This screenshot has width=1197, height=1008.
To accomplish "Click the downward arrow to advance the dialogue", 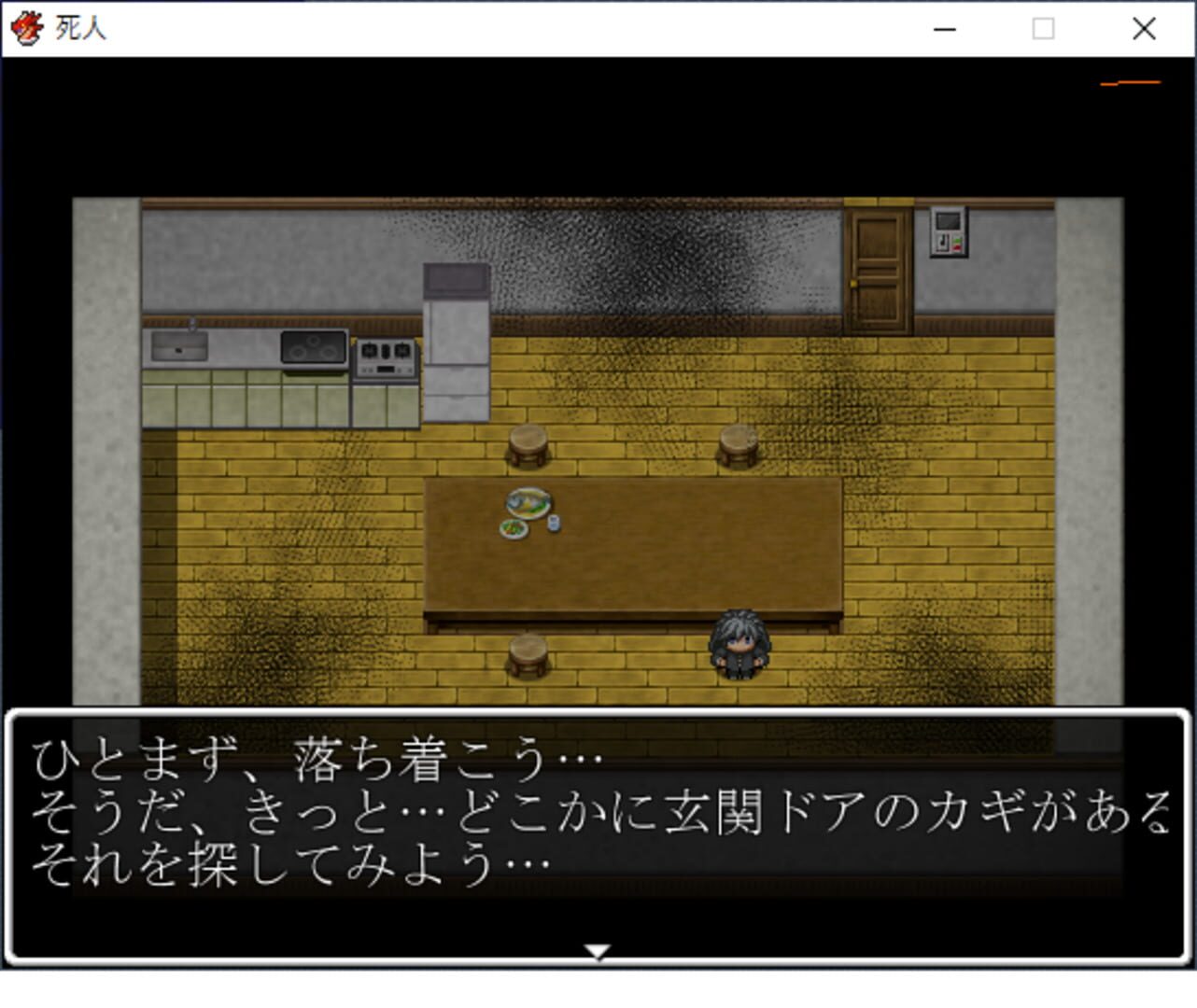I will tap(598, 952).
